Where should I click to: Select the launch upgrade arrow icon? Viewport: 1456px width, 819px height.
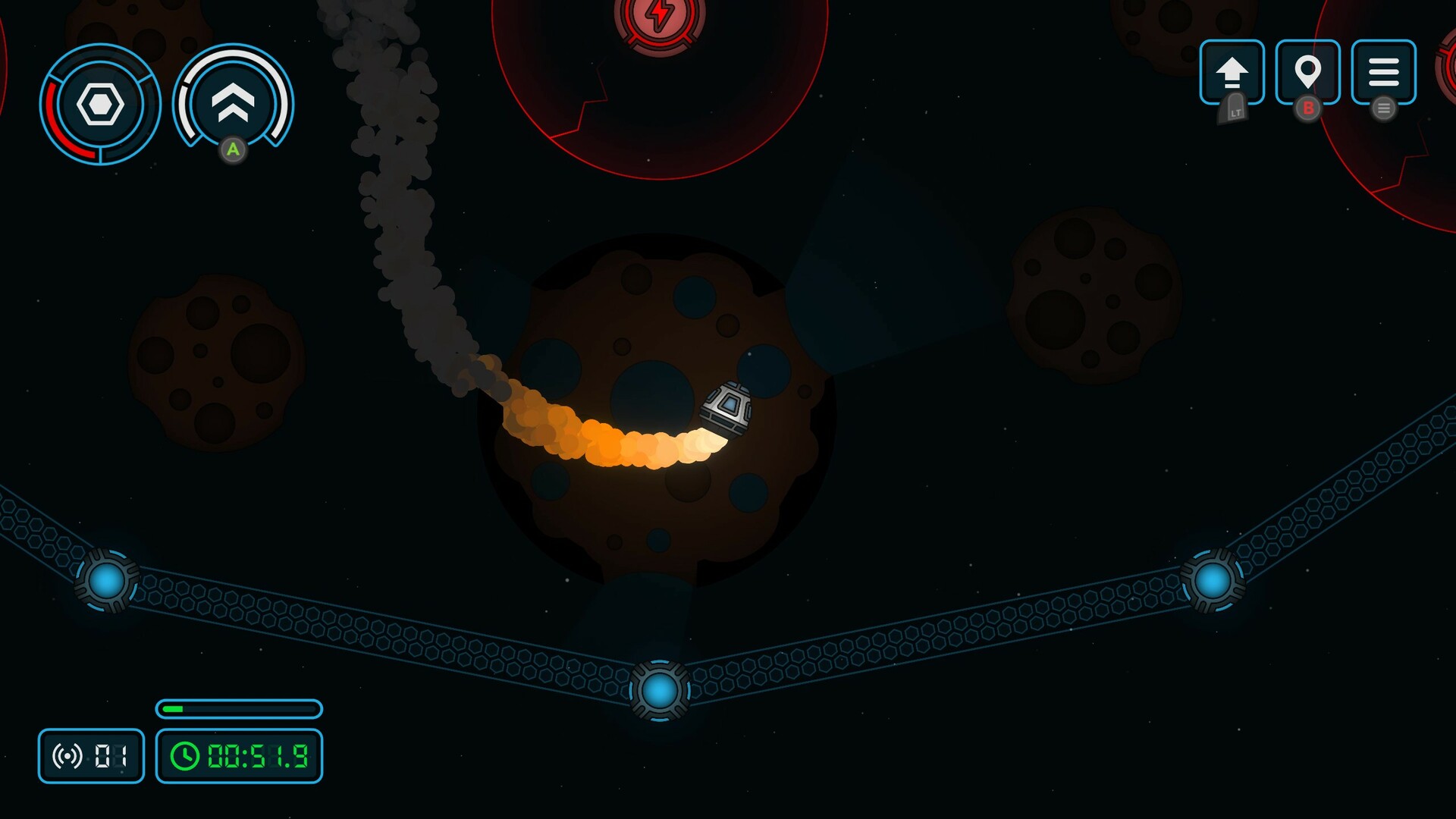(x=1232, y=71)
